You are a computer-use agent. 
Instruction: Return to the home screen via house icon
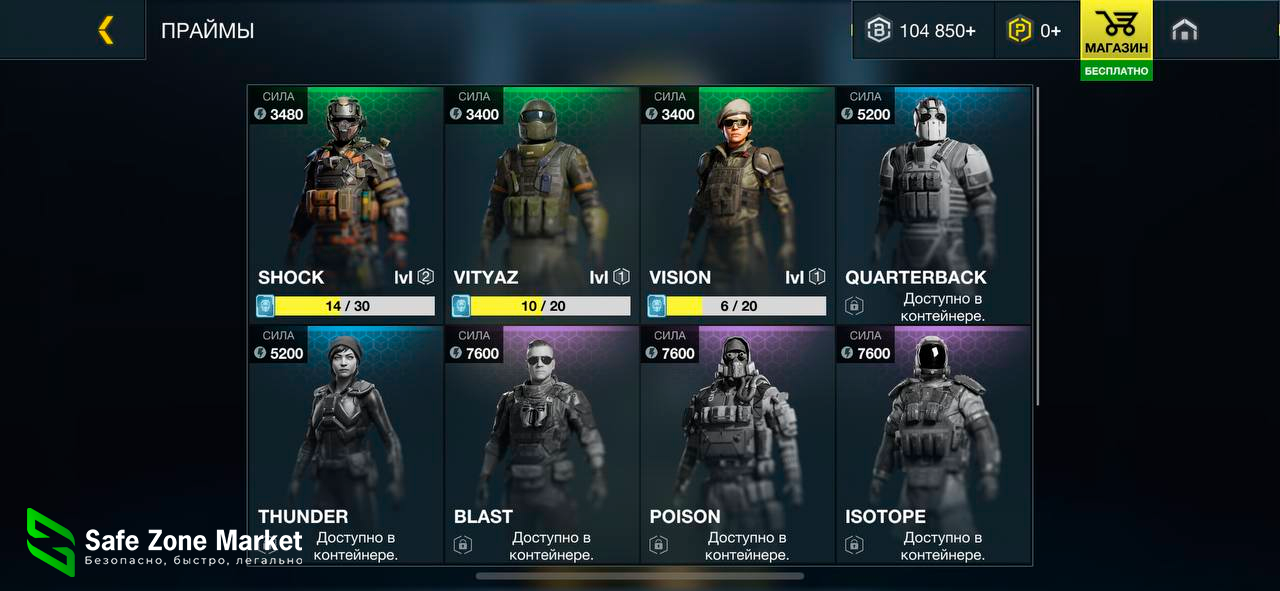coord(1184,30)
